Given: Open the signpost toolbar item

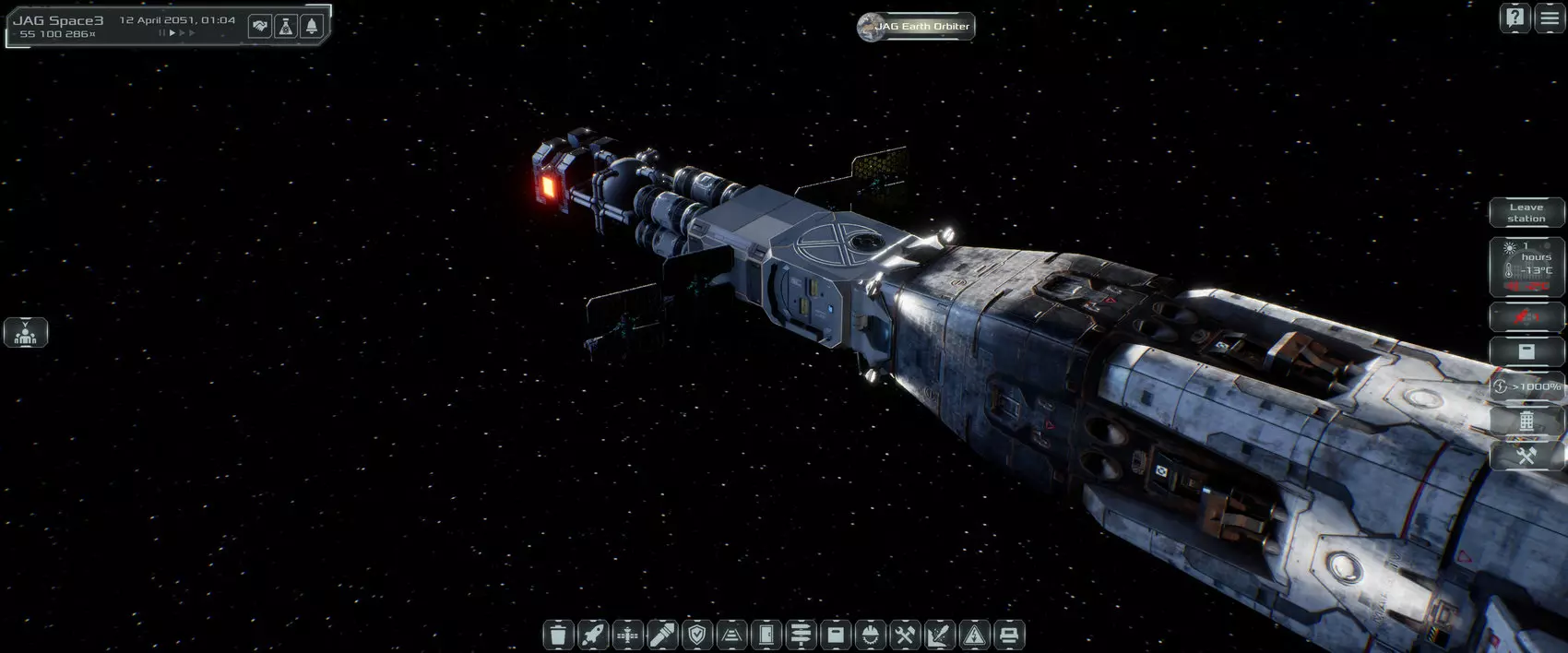Looking at the screenshot, I should point(802,635).
